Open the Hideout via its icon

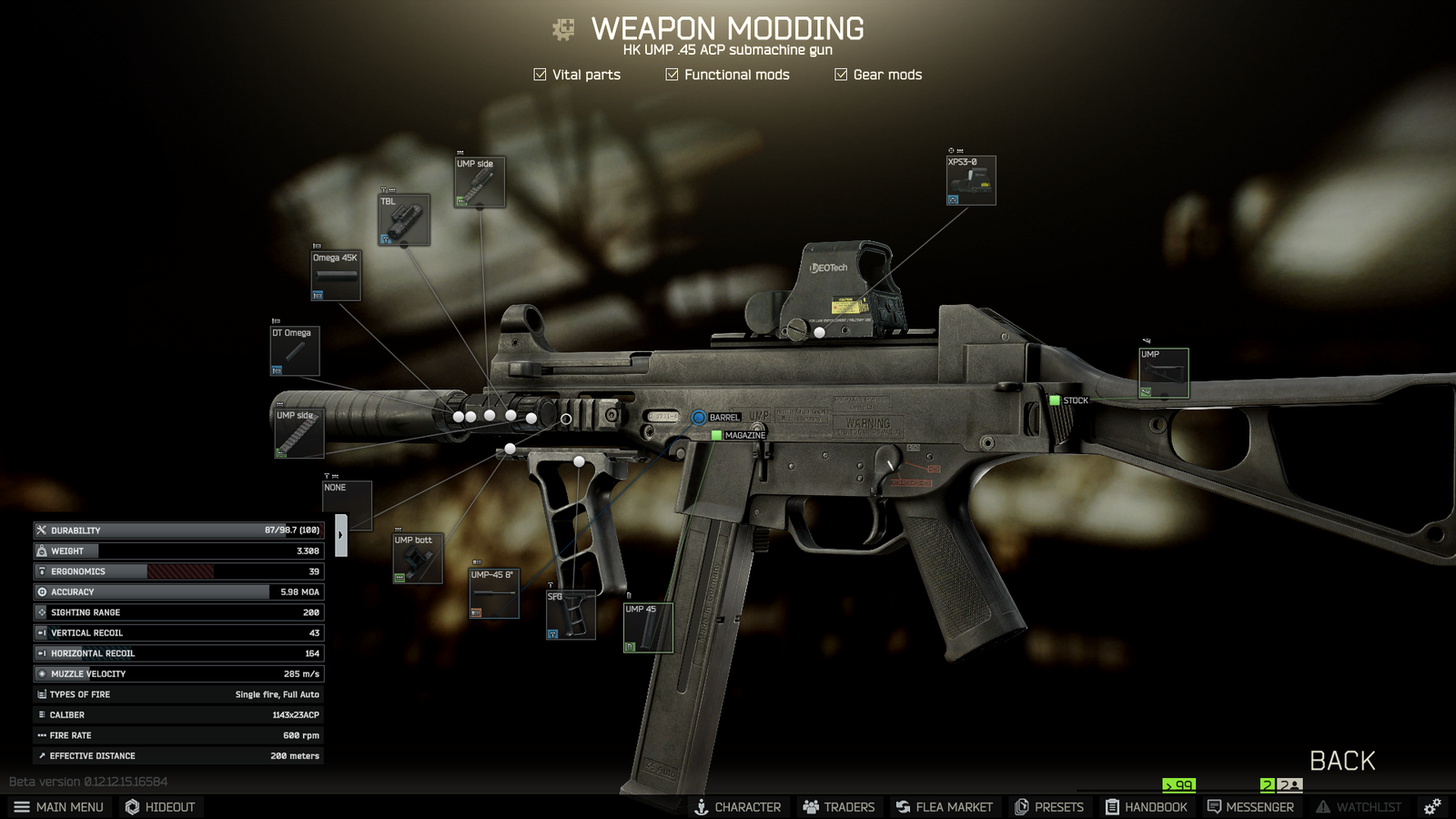pos(130,806)
